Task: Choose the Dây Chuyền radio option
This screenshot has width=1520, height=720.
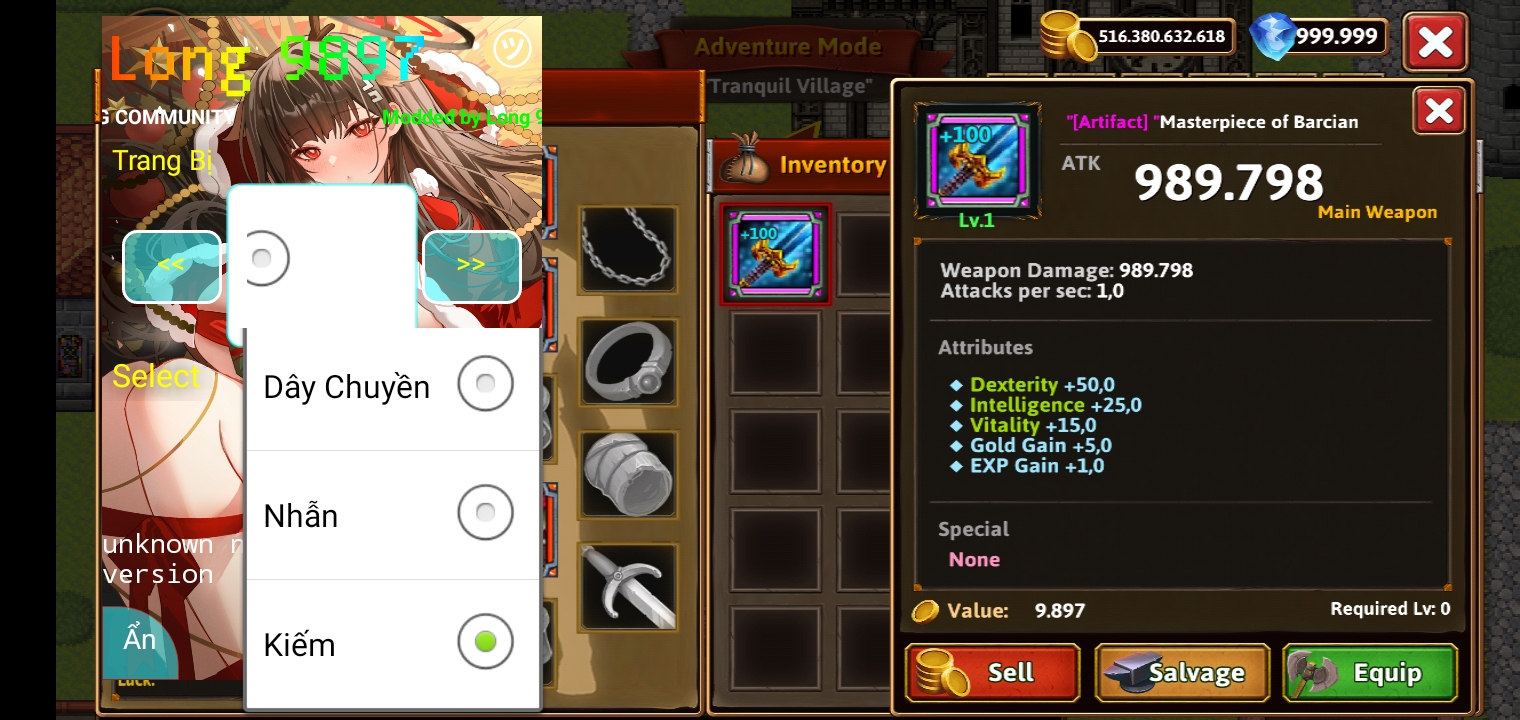Action: [485, 384]
